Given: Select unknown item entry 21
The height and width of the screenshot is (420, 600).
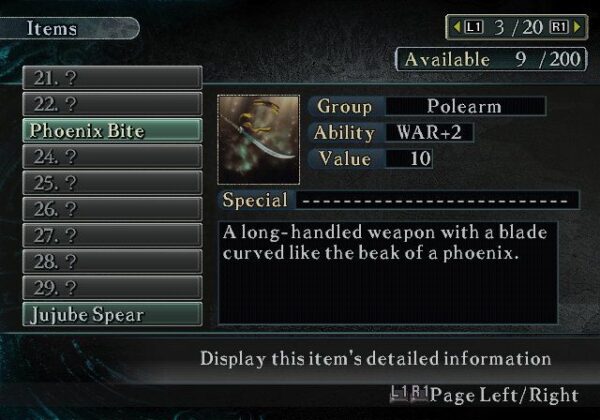Looking at the screenshot, I should 112,77.
